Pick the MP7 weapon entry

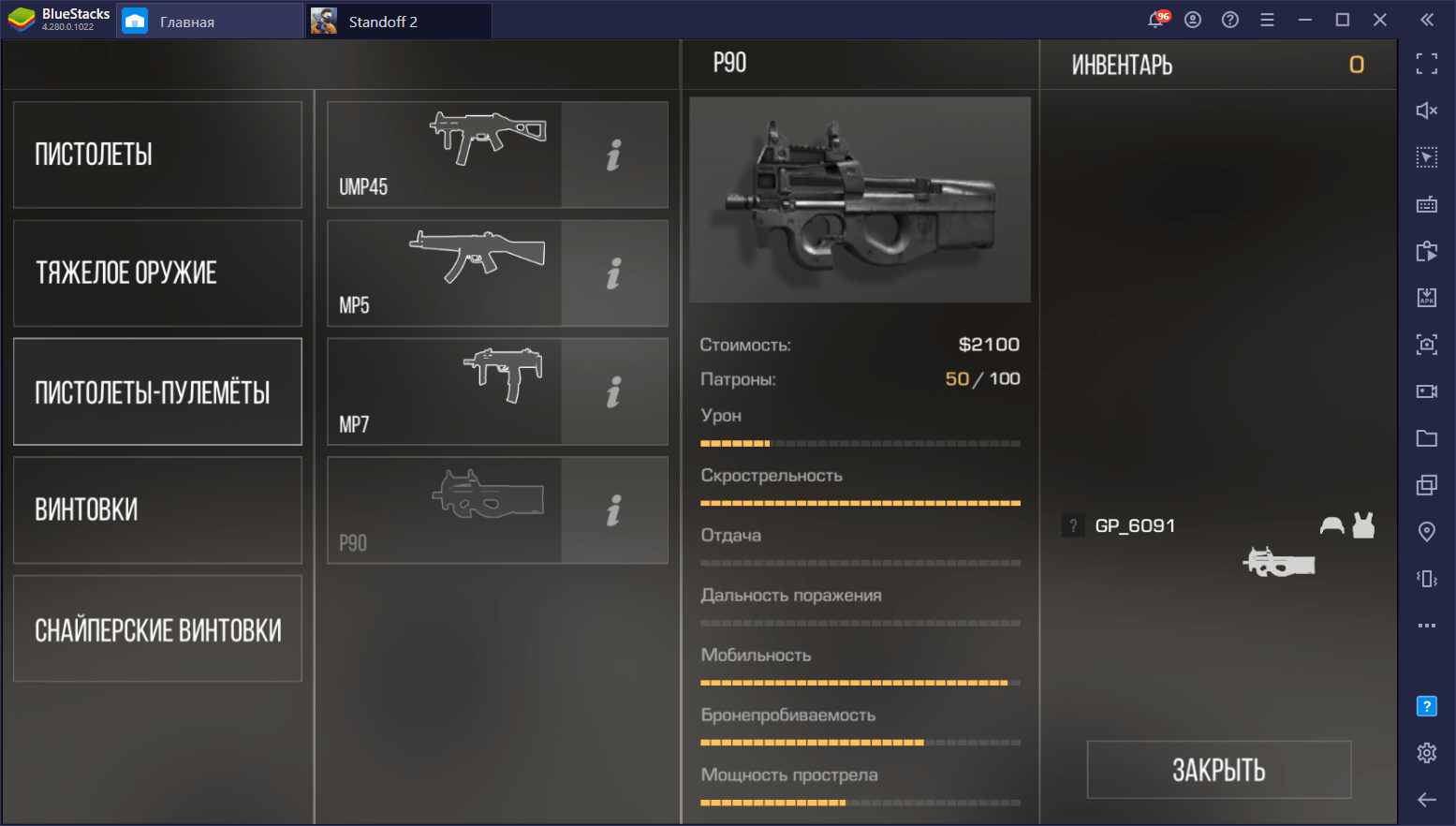pos(445,391)
